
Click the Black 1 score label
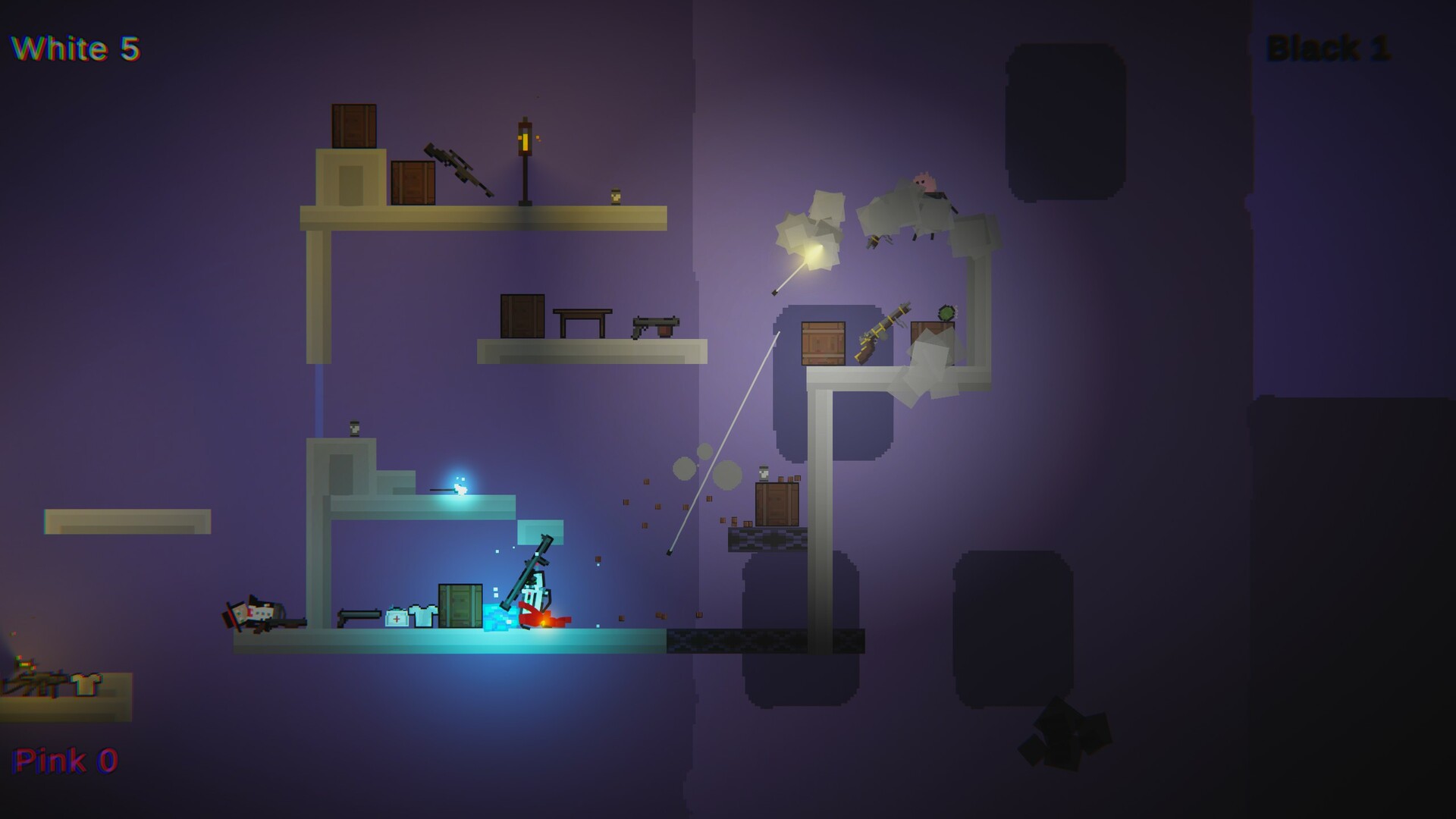1329,49
